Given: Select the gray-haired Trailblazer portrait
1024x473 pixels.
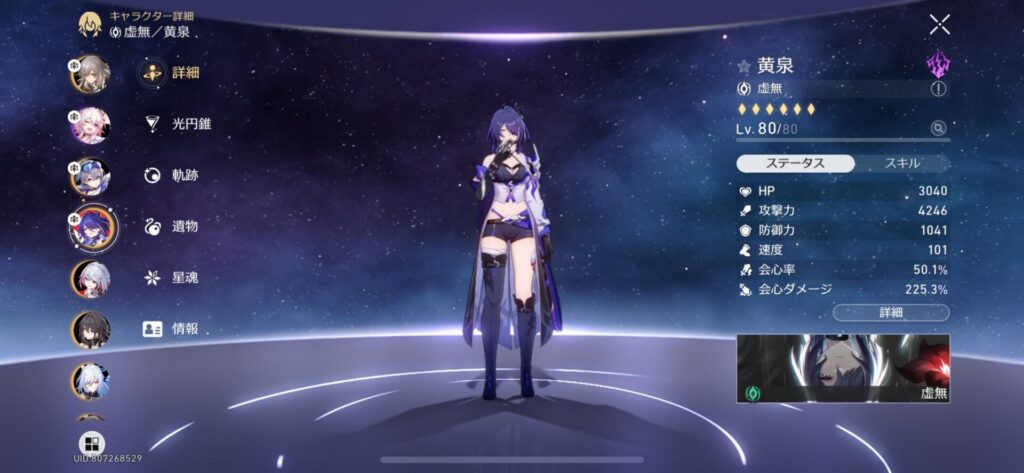Looking at the screenshot, I should 90,74.
